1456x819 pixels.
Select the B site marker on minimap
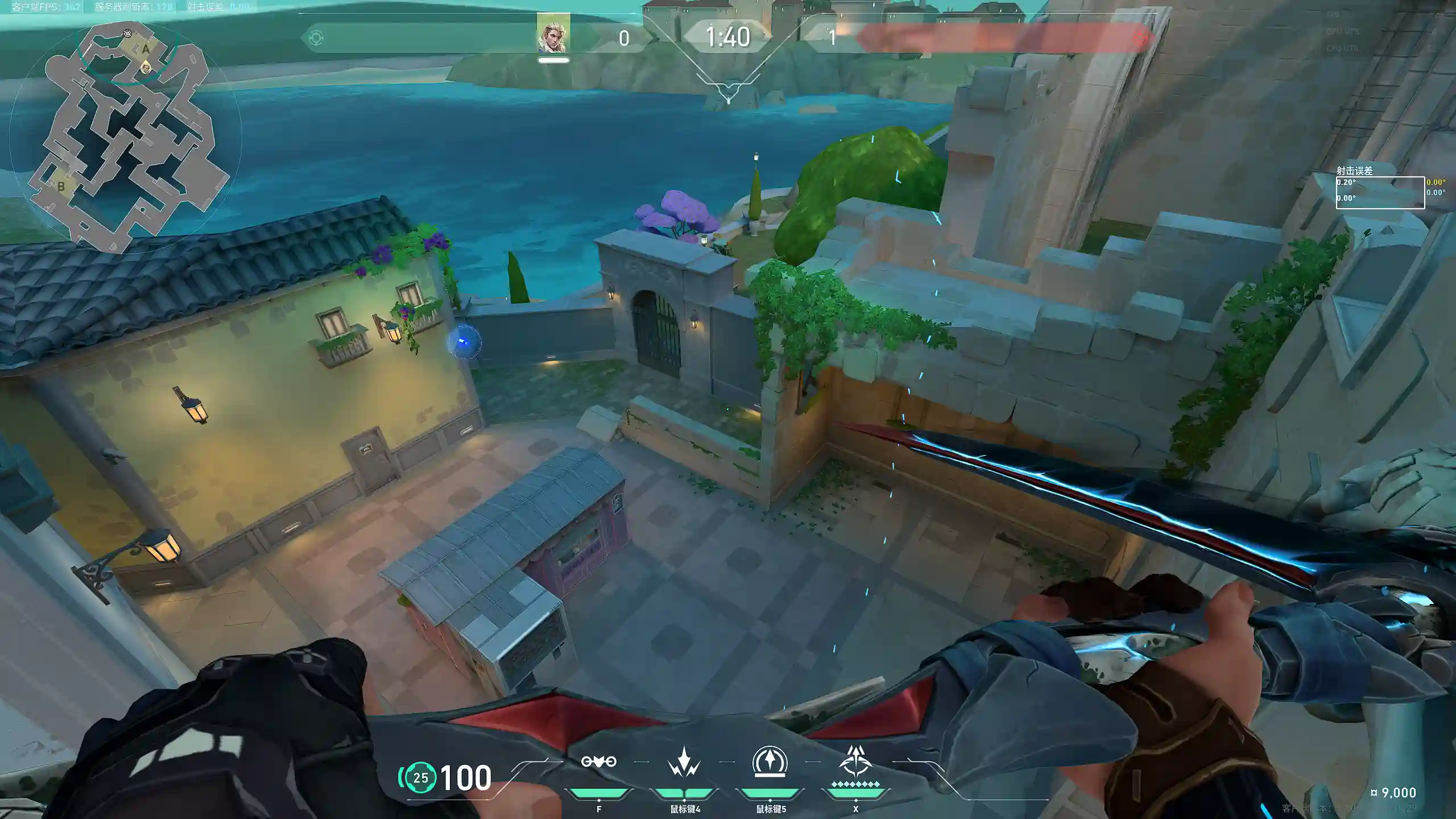pyautogui.click(x=61, y=186)
